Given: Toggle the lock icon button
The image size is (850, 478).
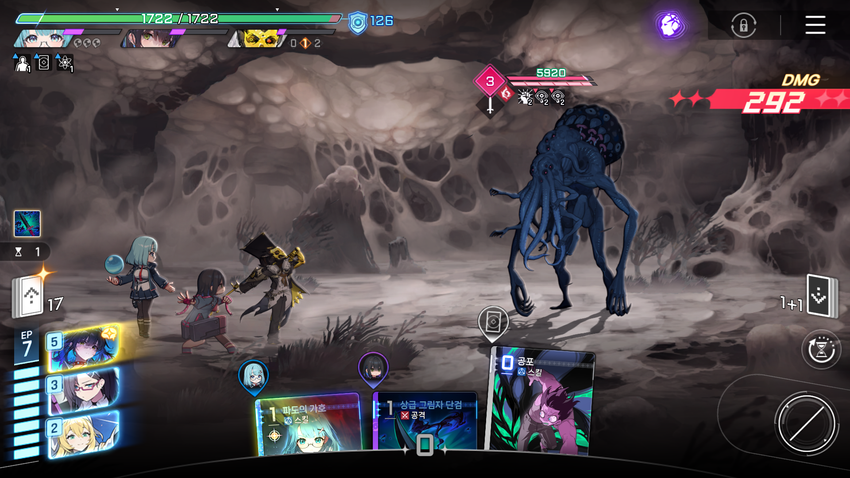Looking at the screenshot, I should 743,25.
